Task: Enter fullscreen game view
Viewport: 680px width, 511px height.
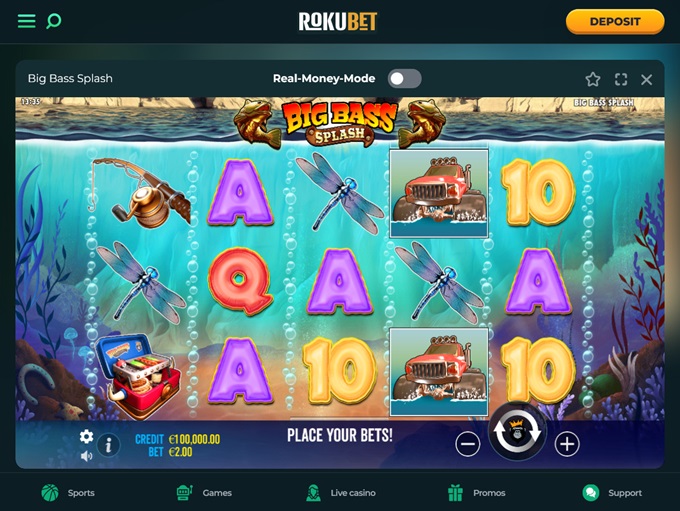Action: (x=620, y=79)
